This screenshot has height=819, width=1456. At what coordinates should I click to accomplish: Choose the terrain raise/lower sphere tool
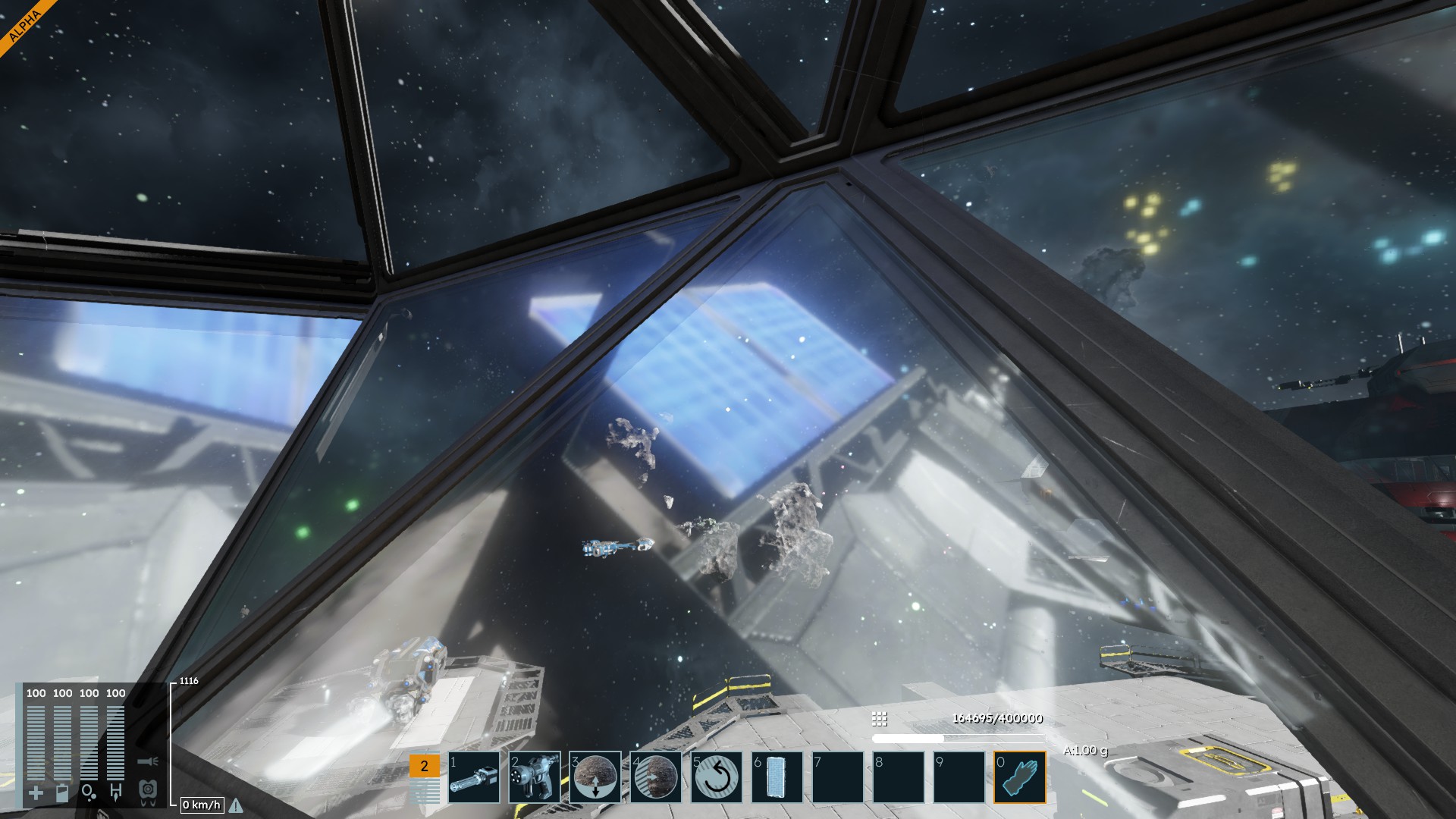[x=595, y=777]
